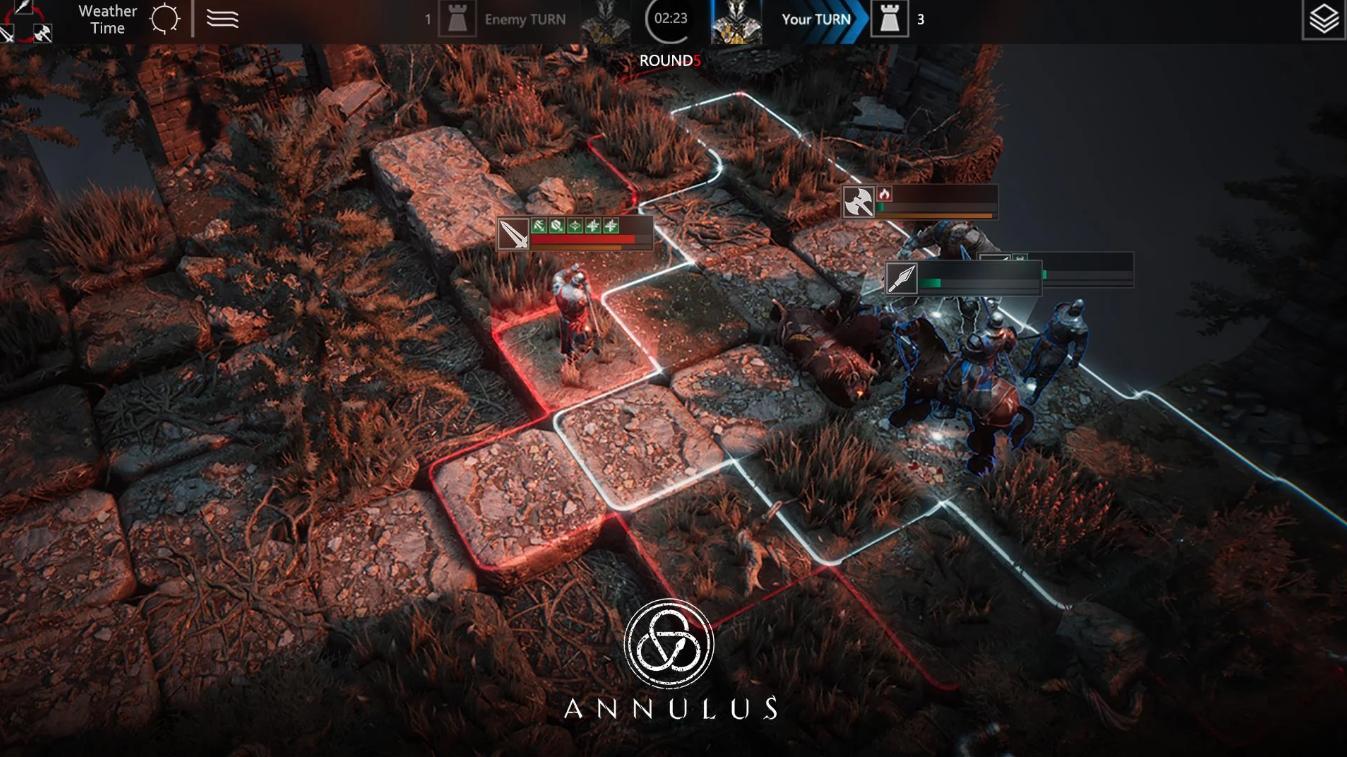Open the Weather Time sun icon
Screen dimensions: 1347x757
(164, 18)
